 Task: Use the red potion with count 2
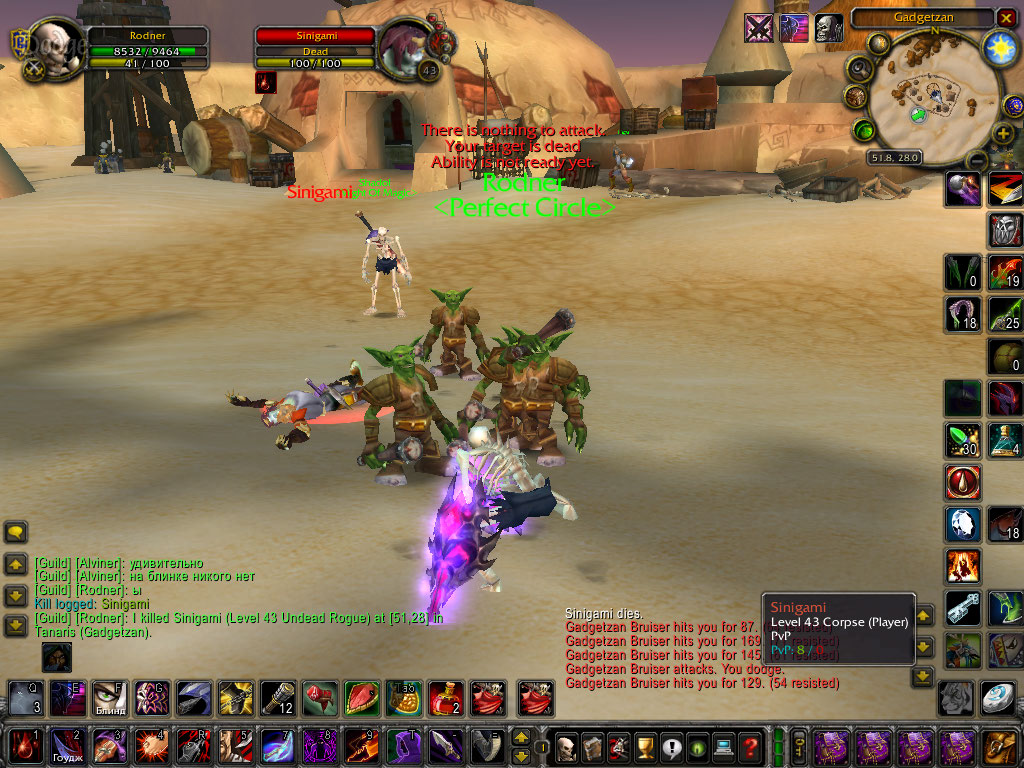(x=444, y=697)
